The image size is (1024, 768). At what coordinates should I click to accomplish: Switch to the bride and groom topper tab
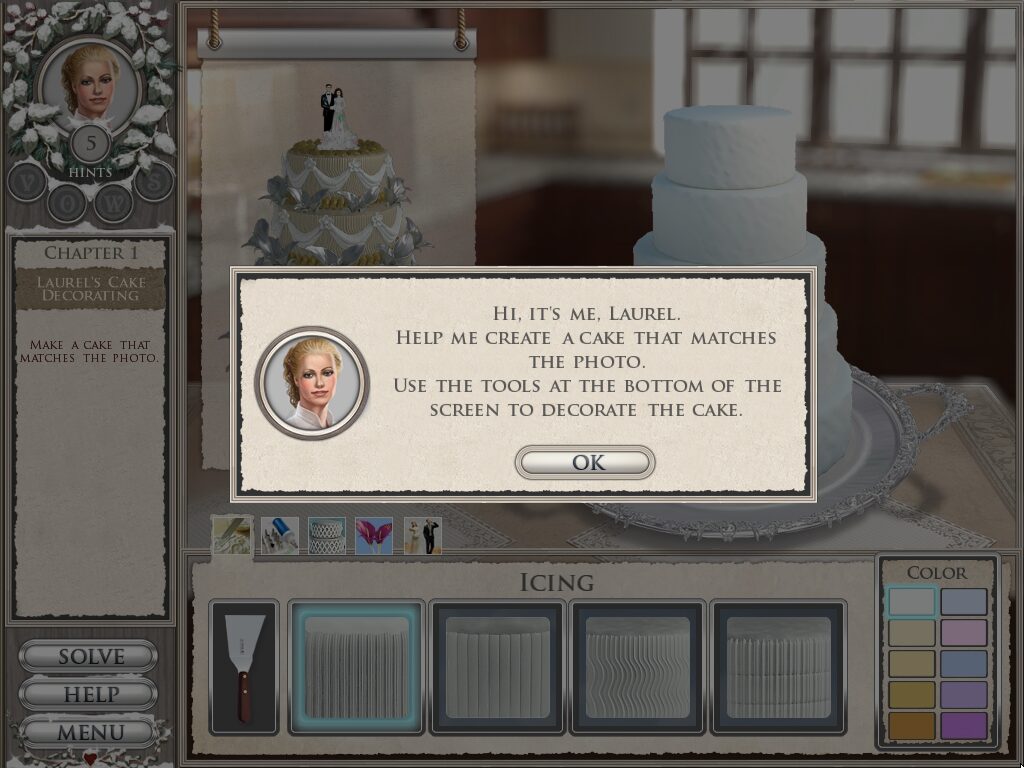[422, 535]
